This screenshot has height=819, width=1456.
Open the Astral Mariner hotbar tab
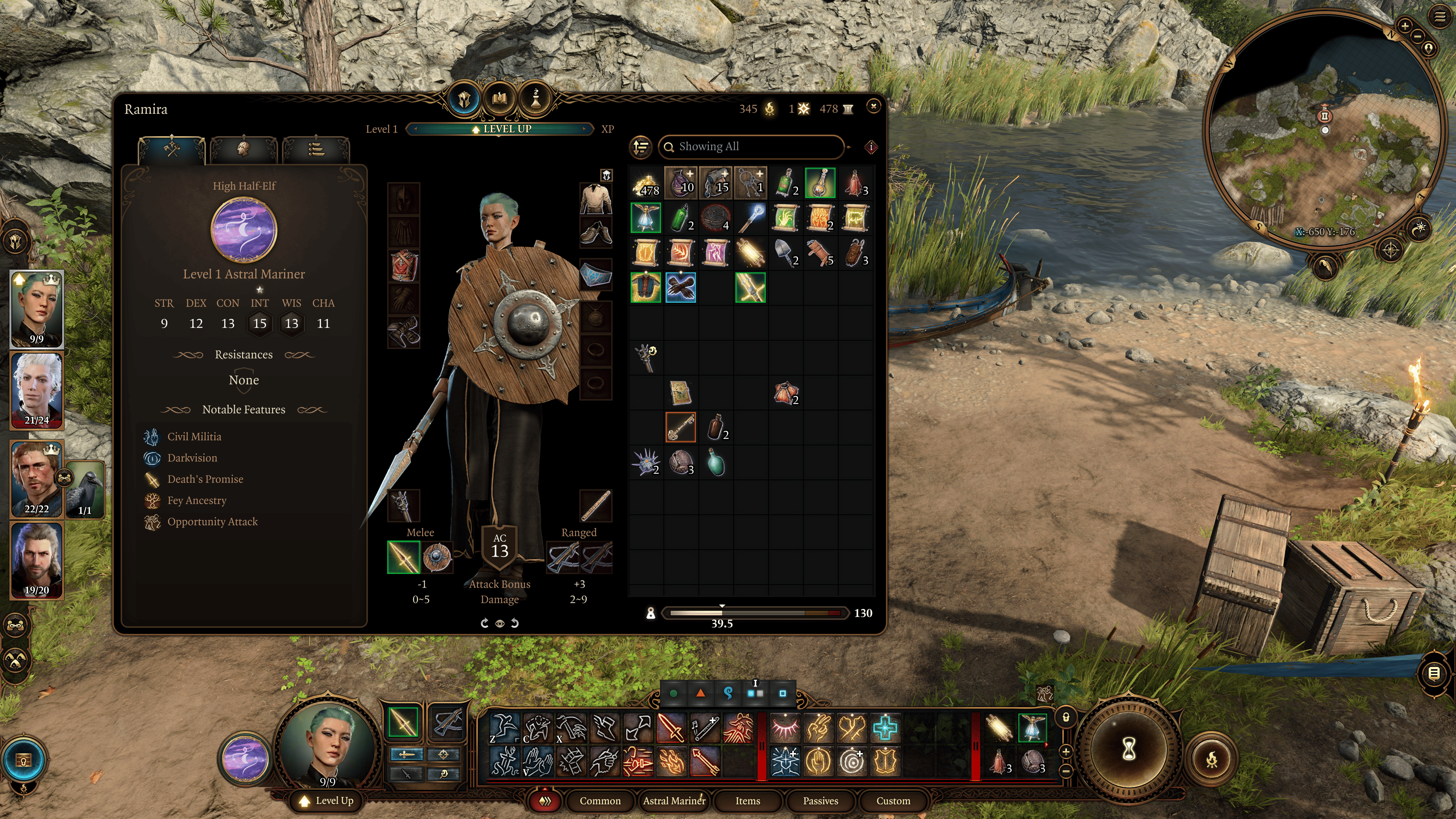[674, 800]
